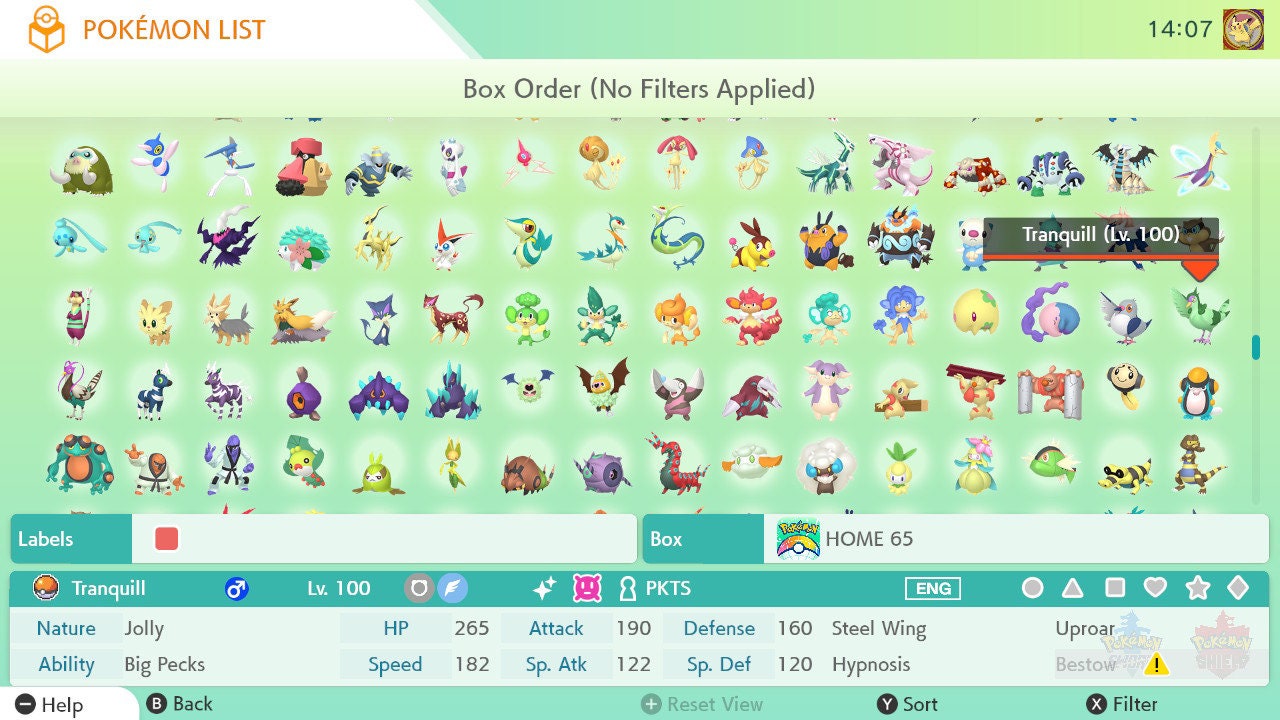Image resolution: width=1280 pixels, height=720 pixels.
Task: Select Gigalith in the grid
Action: pyautogui.click(x=453, y=391)
